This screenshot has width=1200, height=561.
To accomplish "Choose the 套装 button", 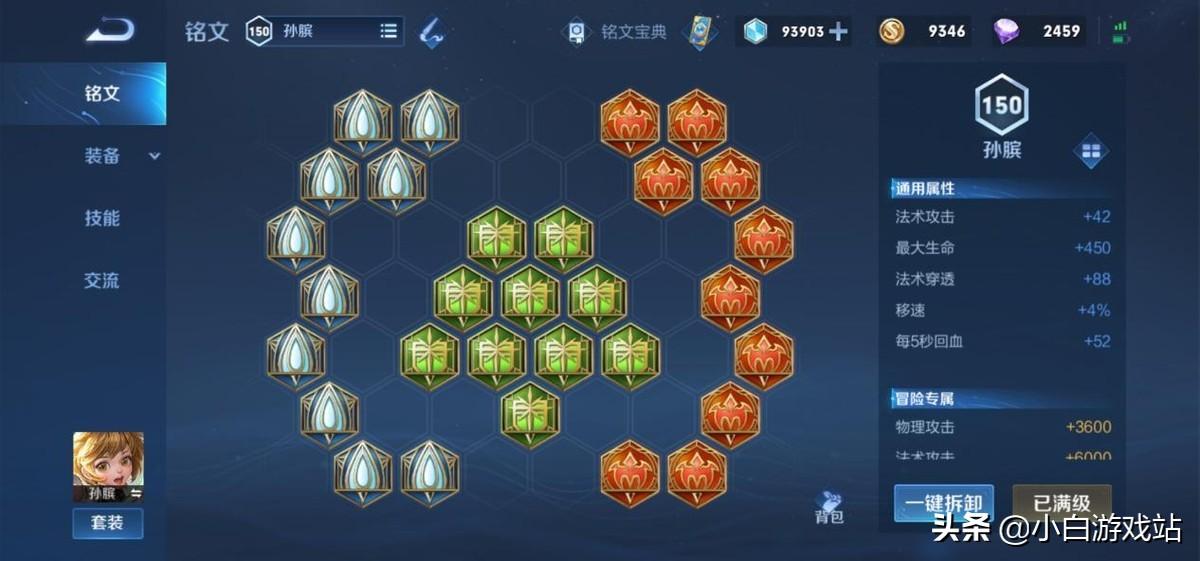I will pyautogui.click(x=108, y=522).
